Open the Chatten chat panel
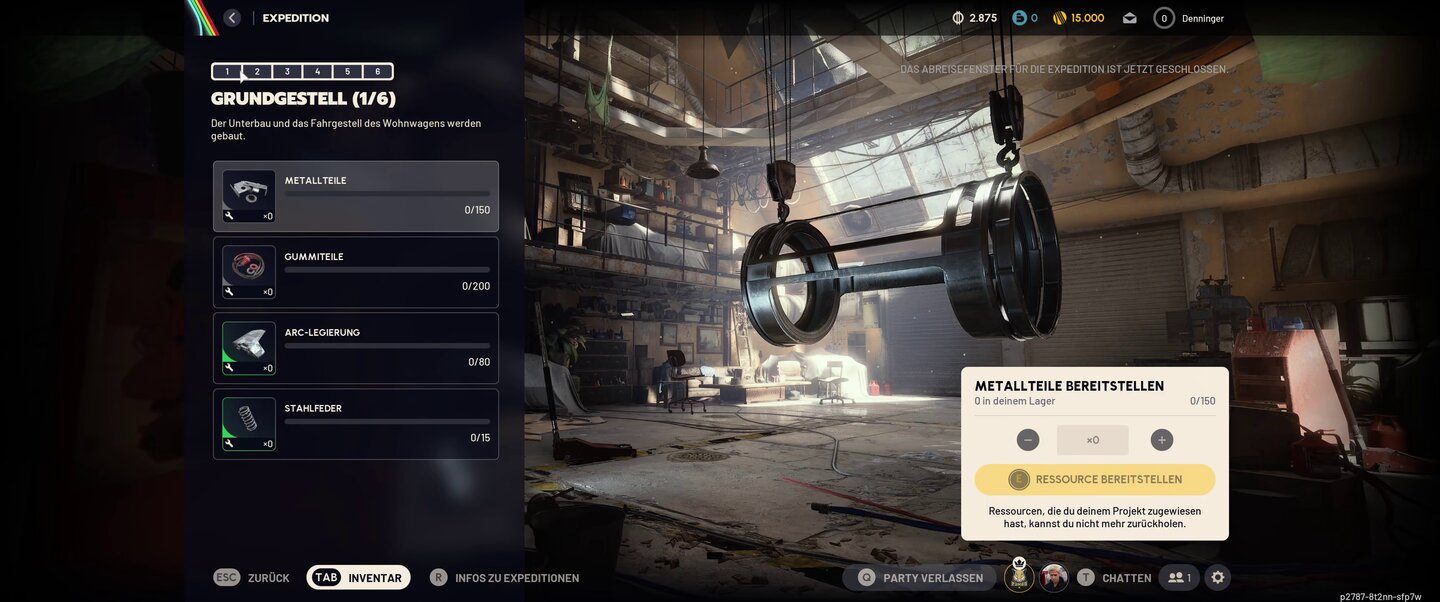Viewport: 1440px width, 602px height. (x=1113, y=577)
